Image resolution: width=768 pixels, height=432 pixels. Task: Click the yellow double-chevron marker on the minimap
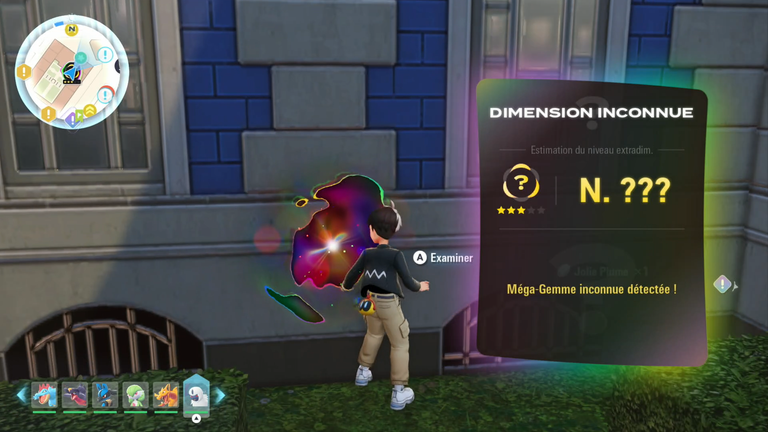point(89,110)
